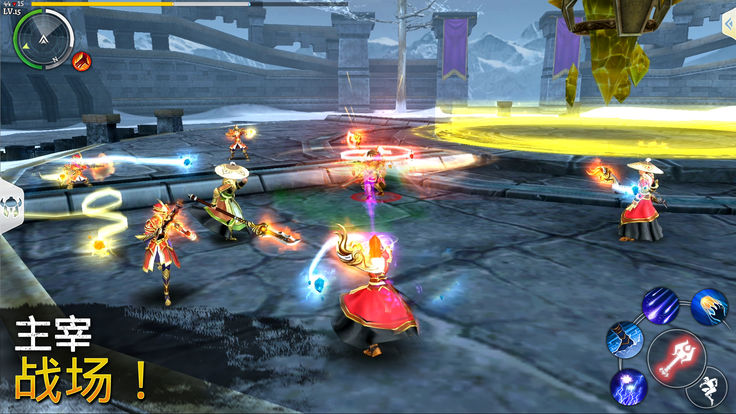The height and width of the screenshot is (414, 736).
Task: Trigger the ice boot stomp skill
Action: point(624,339)
